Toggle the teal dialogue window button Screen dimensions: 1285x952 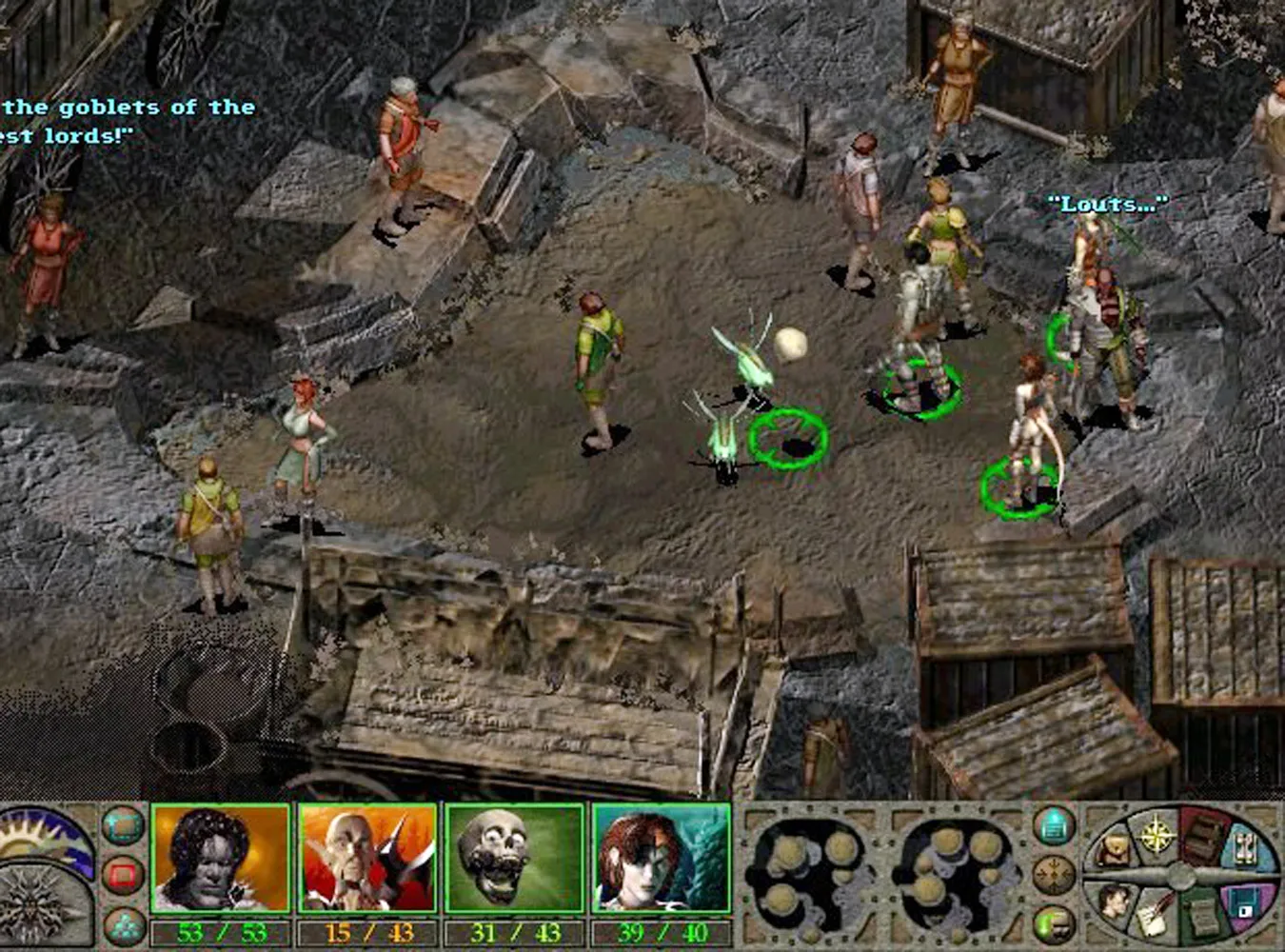(123, 828)
